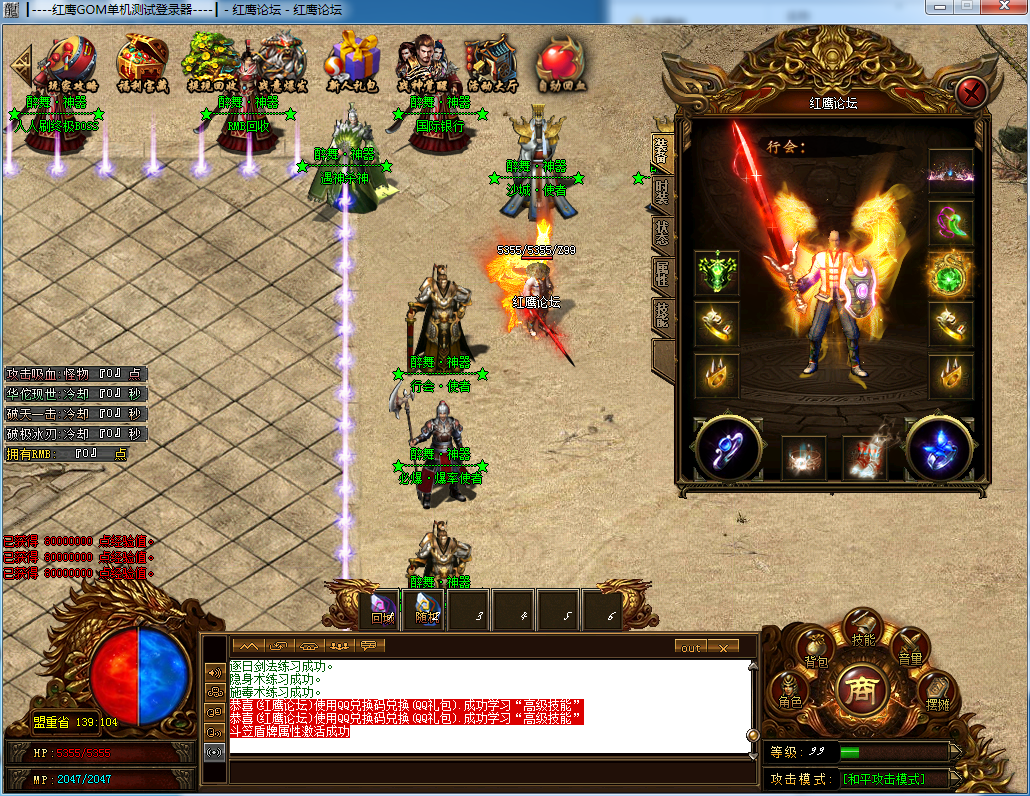Select the green medal equipment slot
The height and width of the screenshot is (796, 1030).
click(x=717, y=273)
